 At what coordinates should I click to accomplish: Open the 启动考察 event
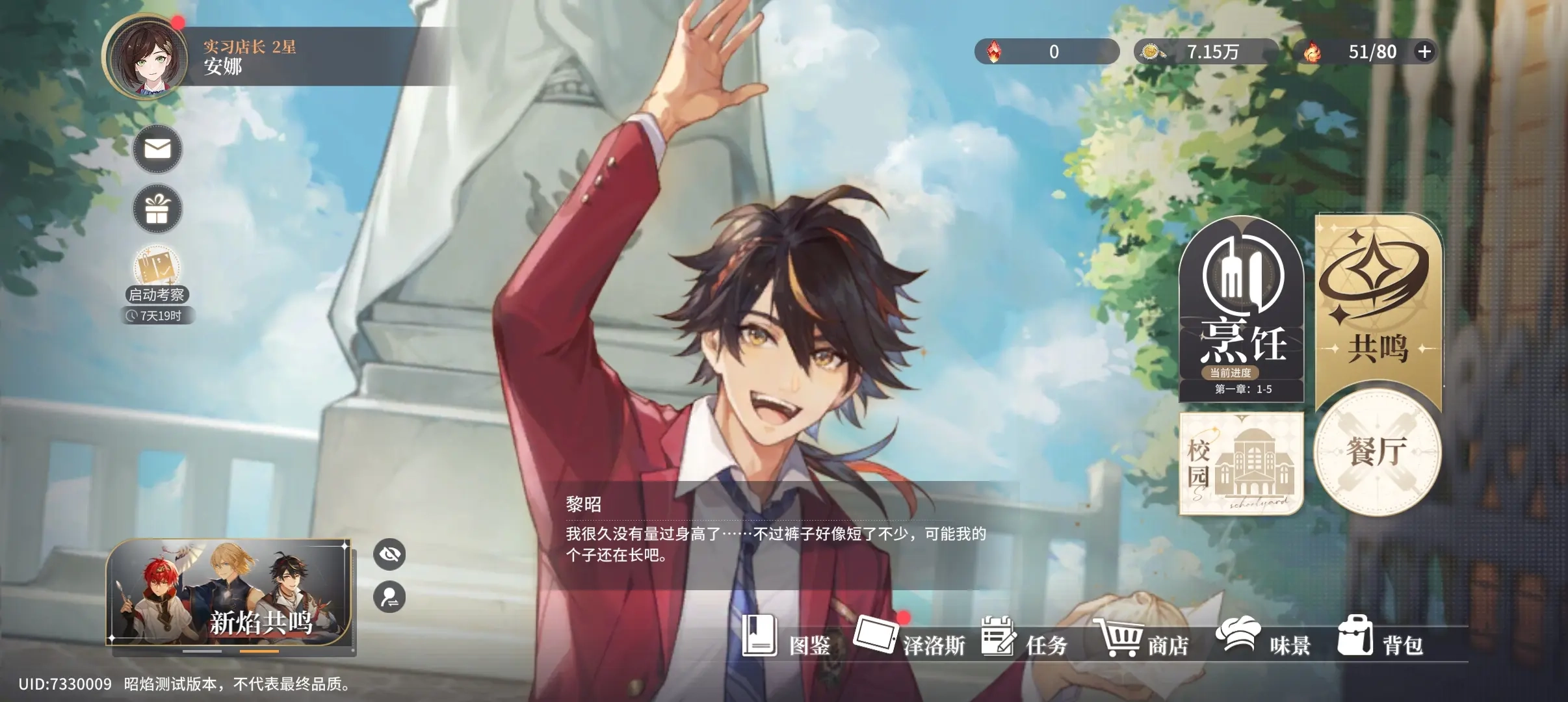157,274
